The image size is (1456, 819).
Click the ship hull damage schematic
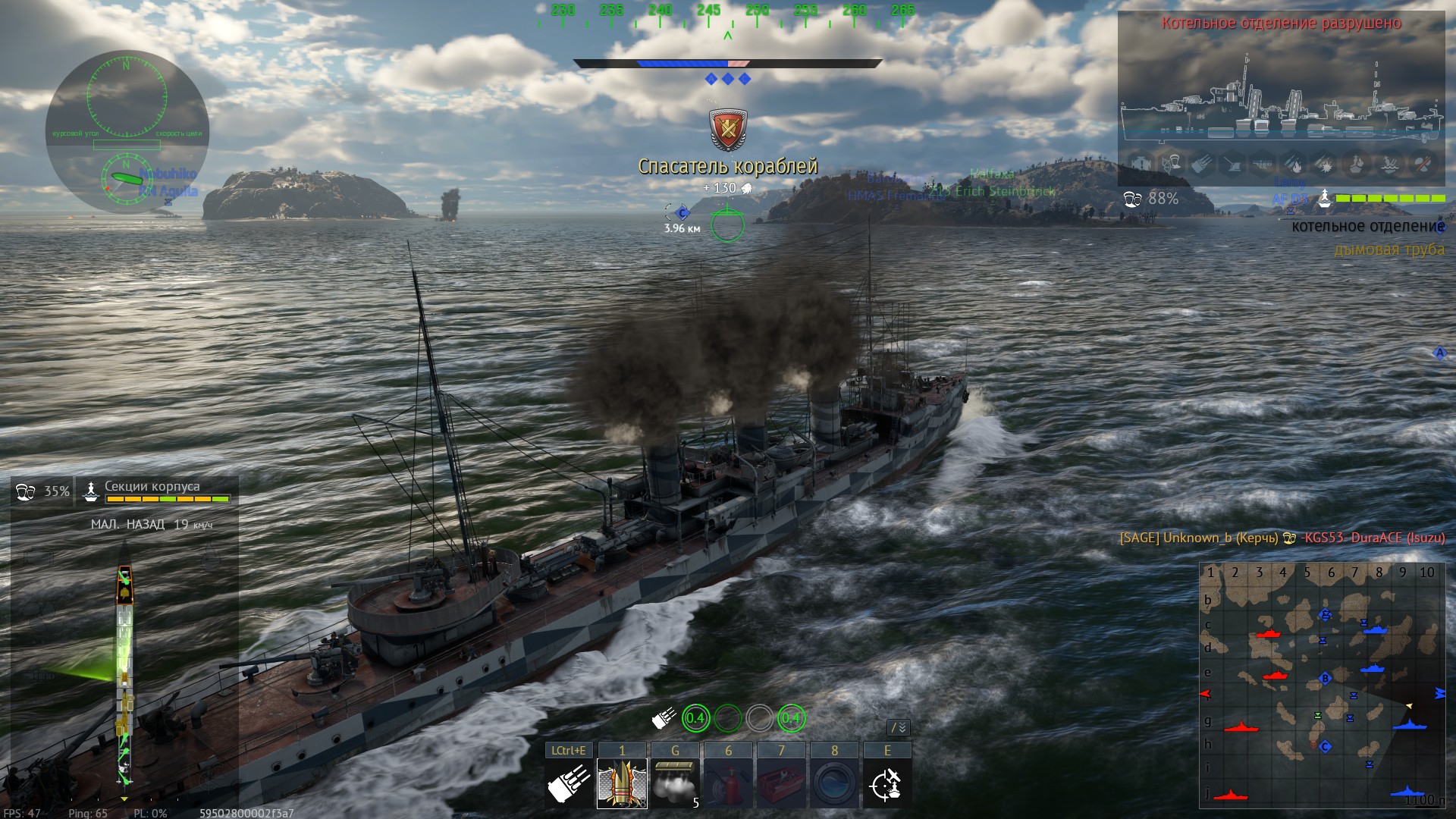(124, 675)
